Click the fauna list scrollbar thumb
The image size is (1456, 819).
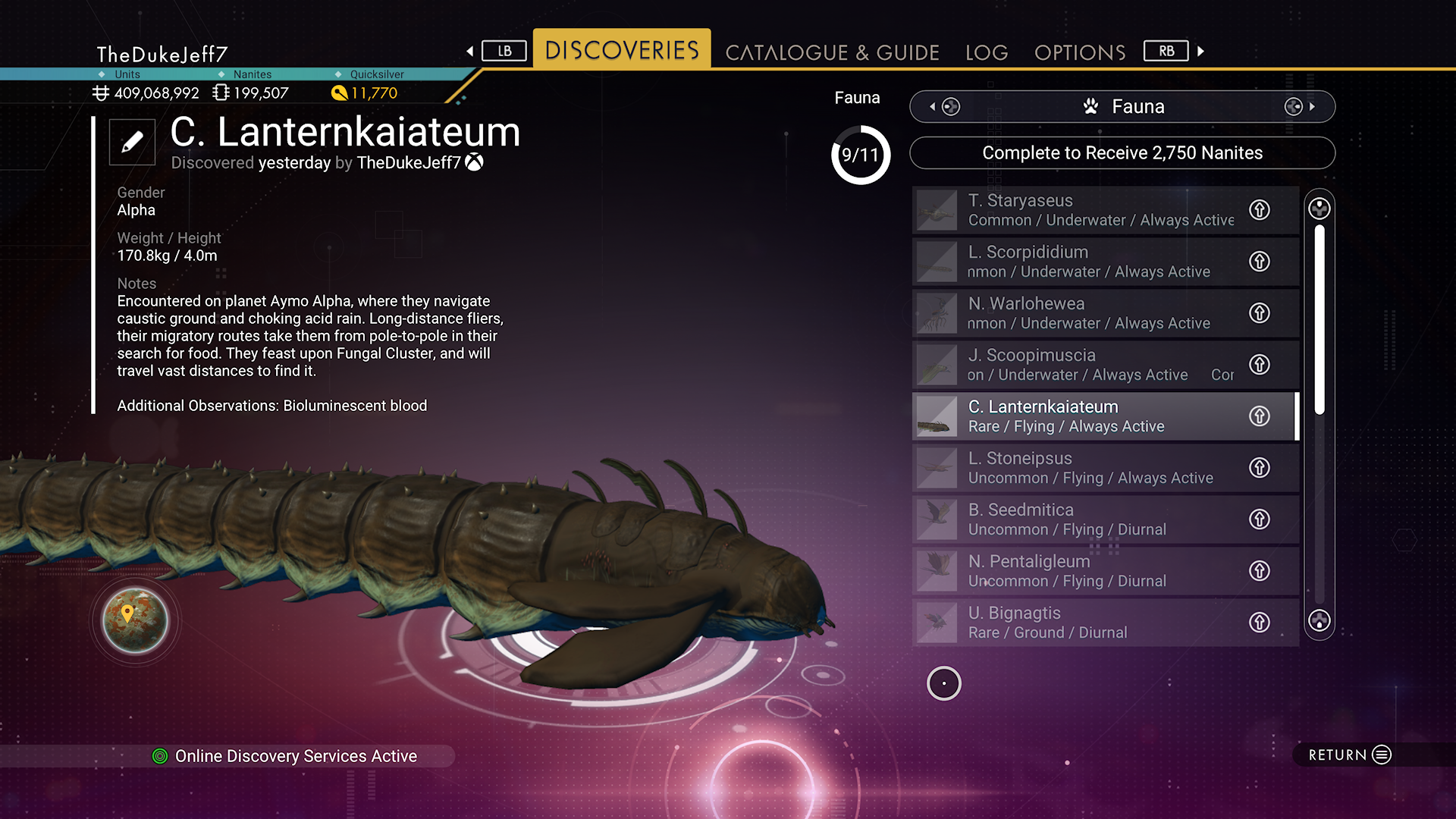(x=1319, y=318)
